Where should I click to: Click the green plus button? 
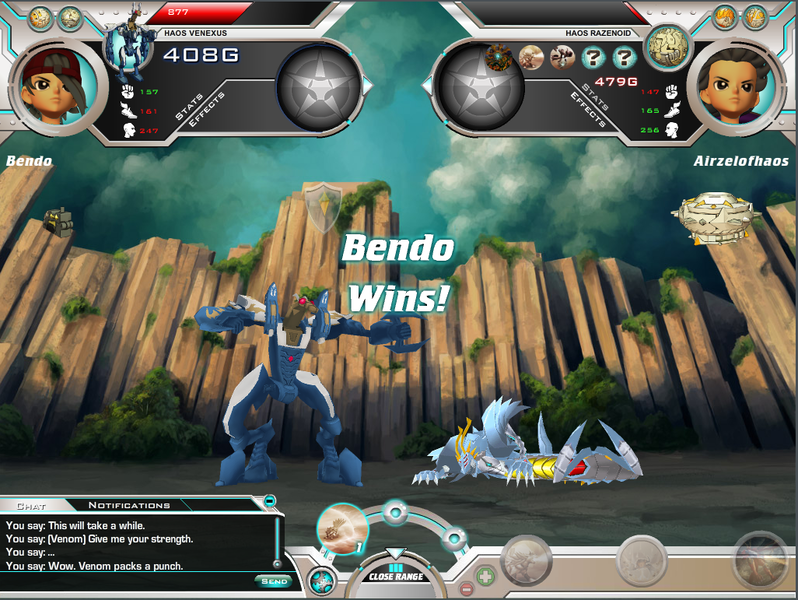click(x=485, y=576)
